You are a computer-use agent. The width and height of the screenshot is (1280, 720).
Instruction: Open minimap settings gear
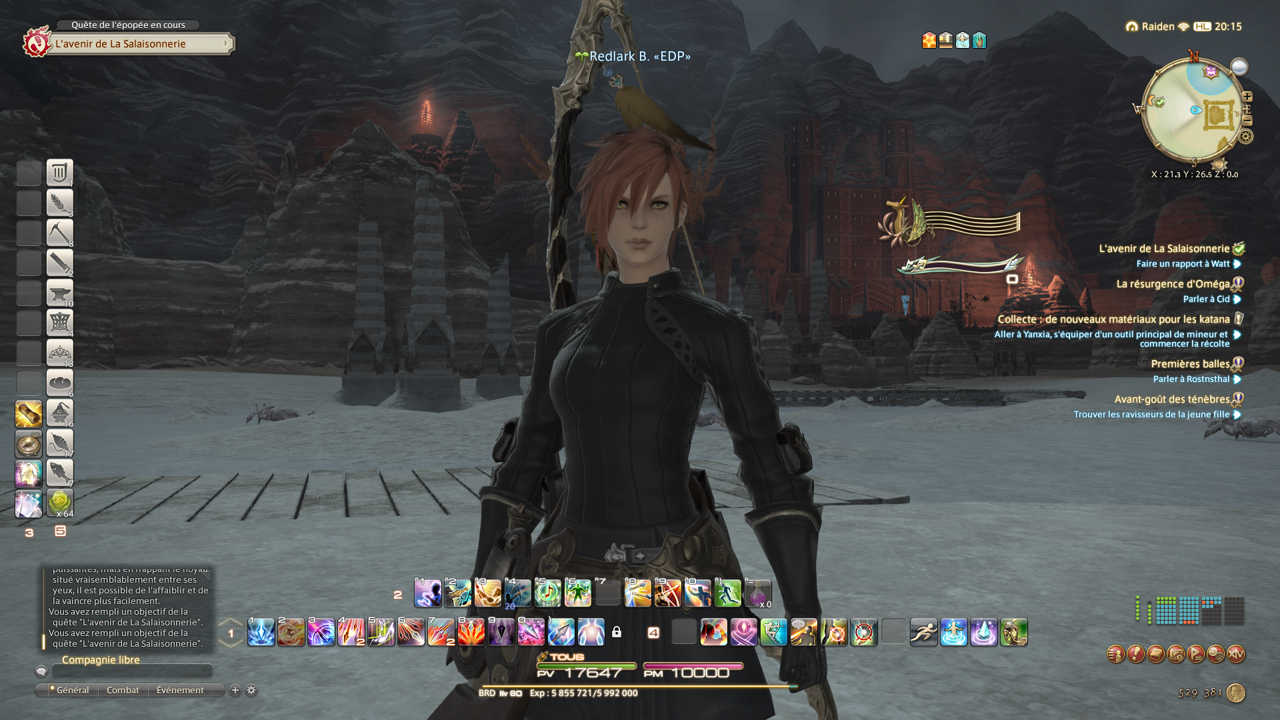click(1246, 136)
